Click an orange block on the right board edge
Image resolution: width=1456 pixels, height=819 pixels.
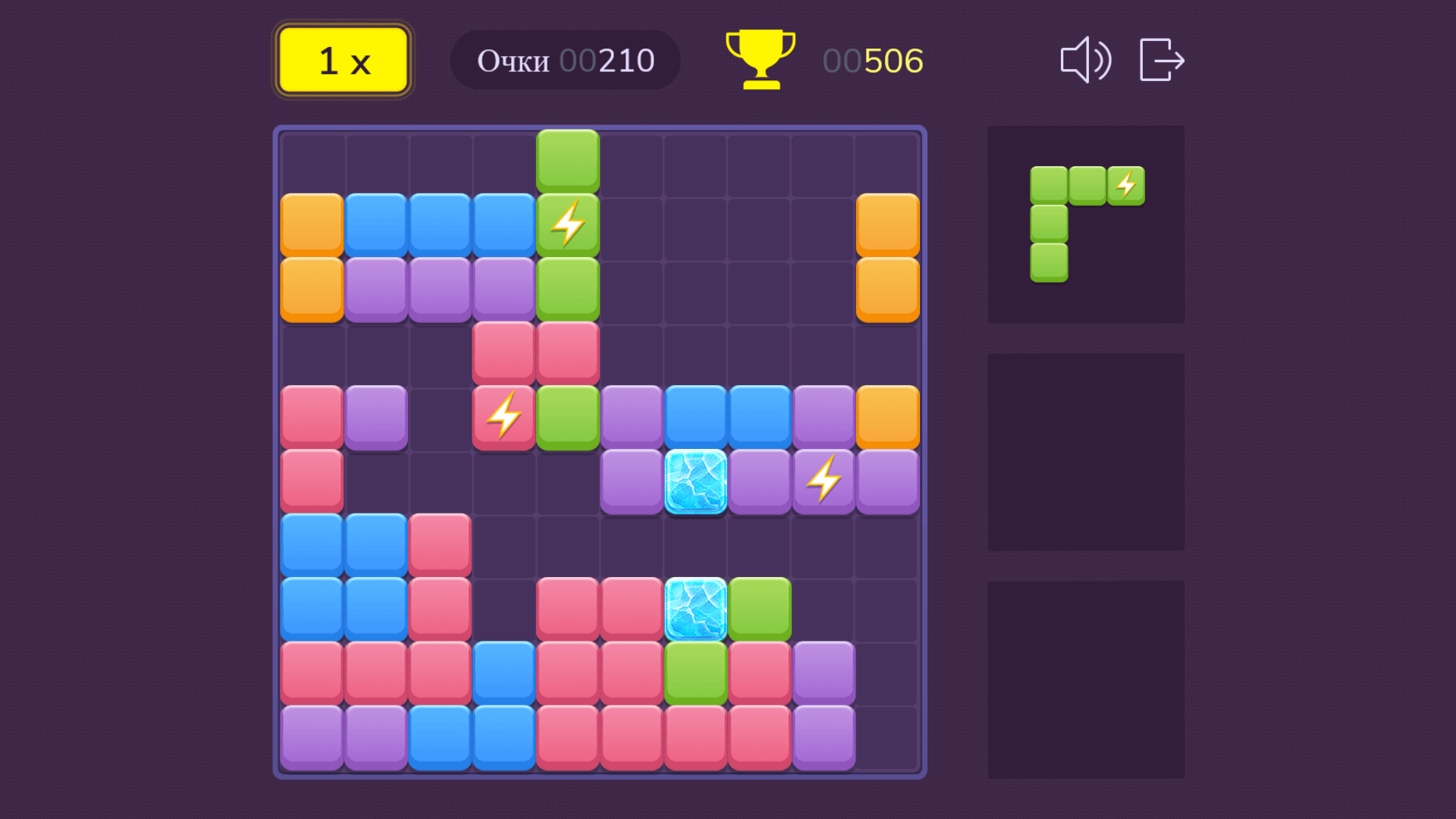pyautogui.click(x=887, y=224)
